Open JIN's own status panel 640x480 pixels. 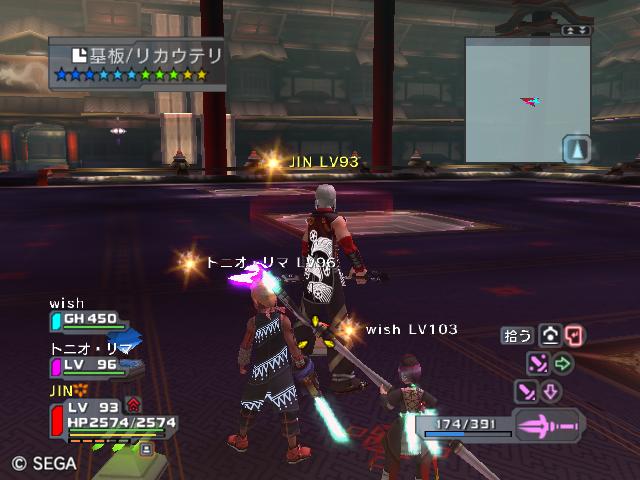point(108,416)
